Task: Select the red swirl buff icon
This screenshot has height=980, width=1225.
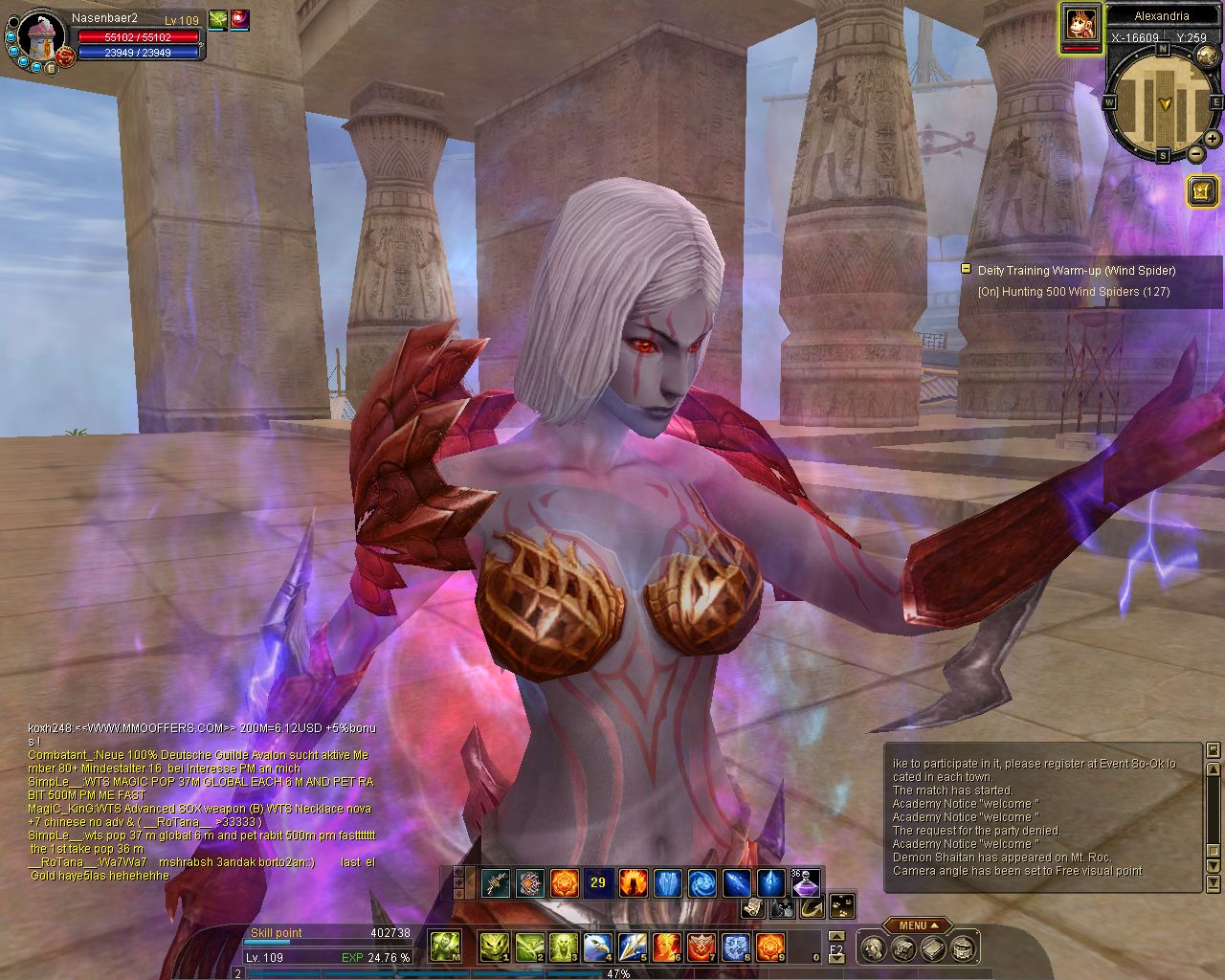Action: [x=238, y=18]
